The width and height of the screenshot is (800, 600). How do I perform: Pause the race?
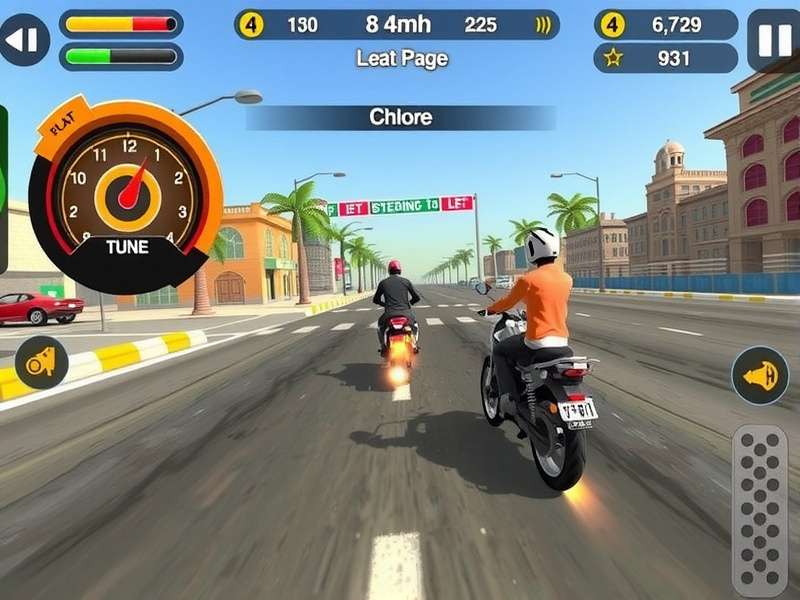coord(773,41)
